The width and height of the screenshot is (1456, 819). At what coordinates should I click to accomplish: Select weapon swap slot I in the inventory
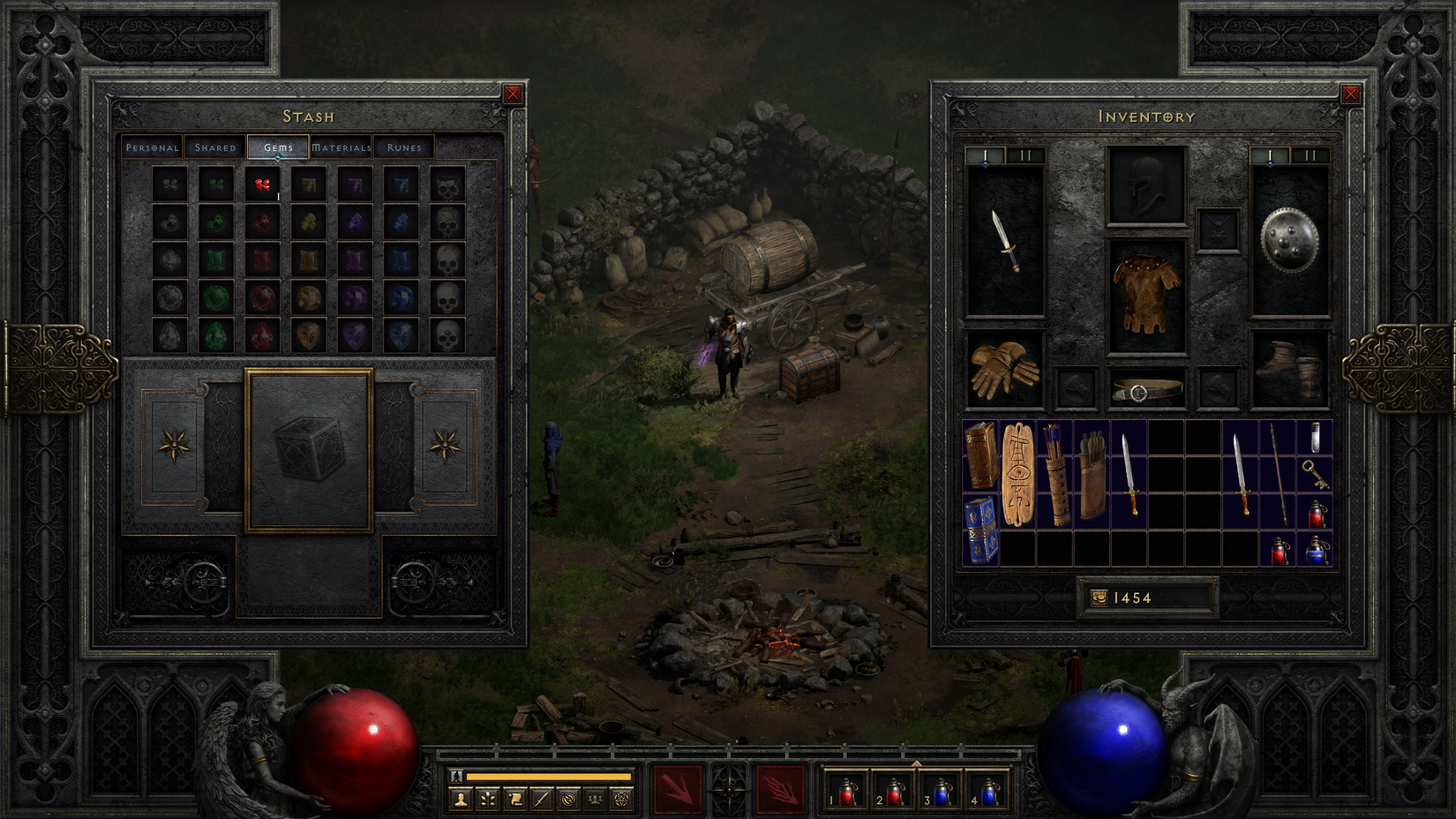(x=986, y=156)
